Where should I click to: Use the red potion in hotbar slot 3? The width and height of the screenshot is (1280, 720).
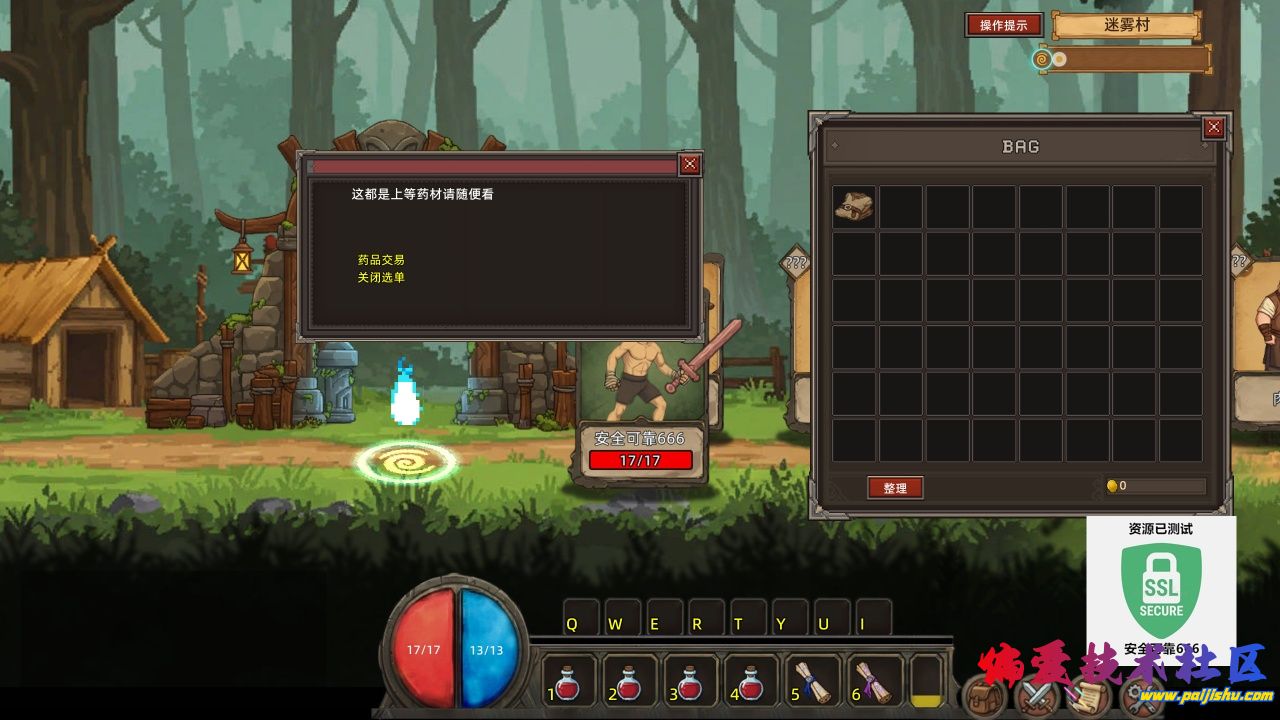coord(690,681)
